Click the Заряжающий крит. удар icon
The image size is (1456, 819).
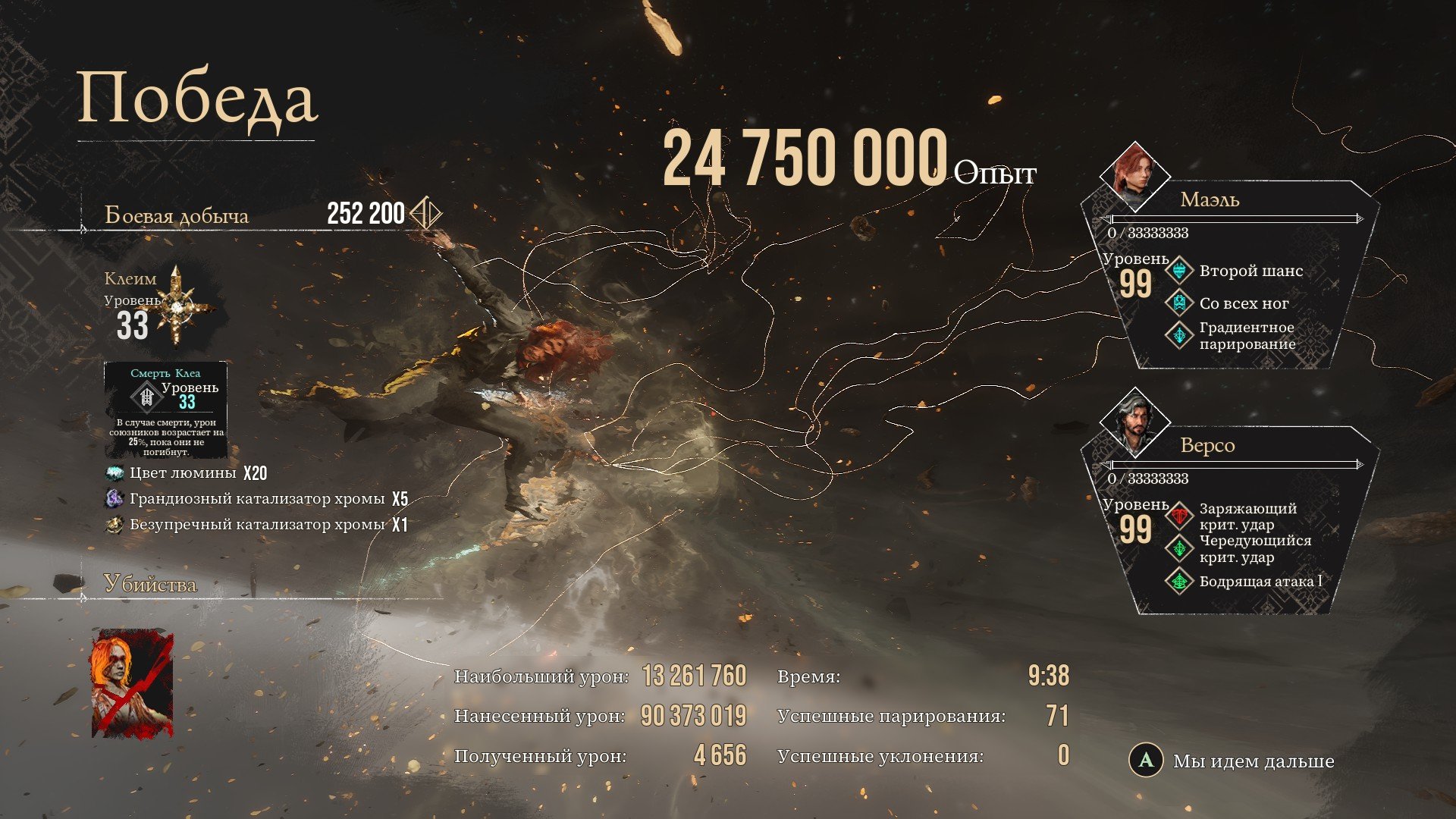click(x=1179, y=516)
